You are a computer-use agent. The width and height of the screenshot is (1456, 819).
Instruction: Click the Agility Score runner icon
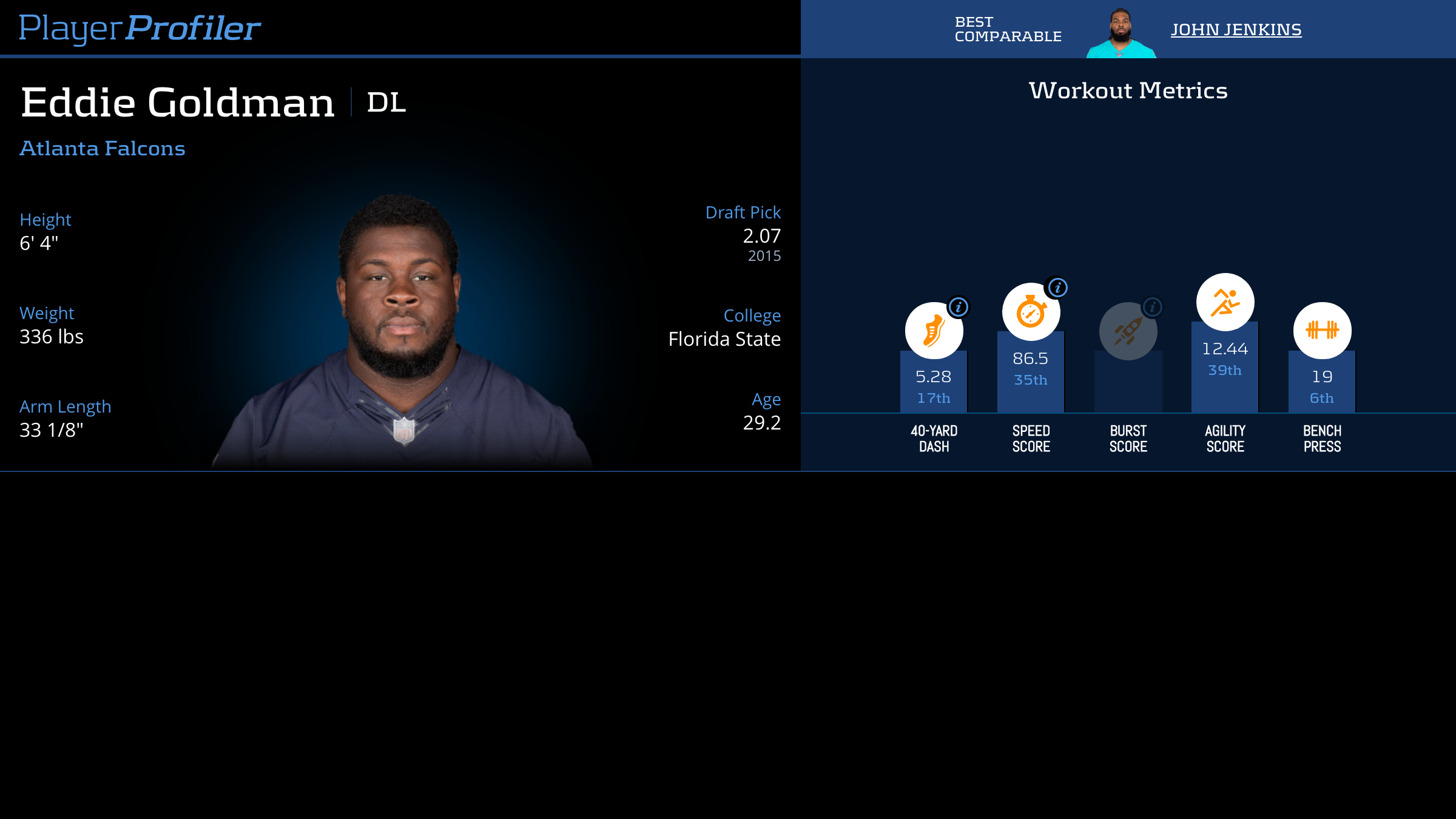point(1225,302)
